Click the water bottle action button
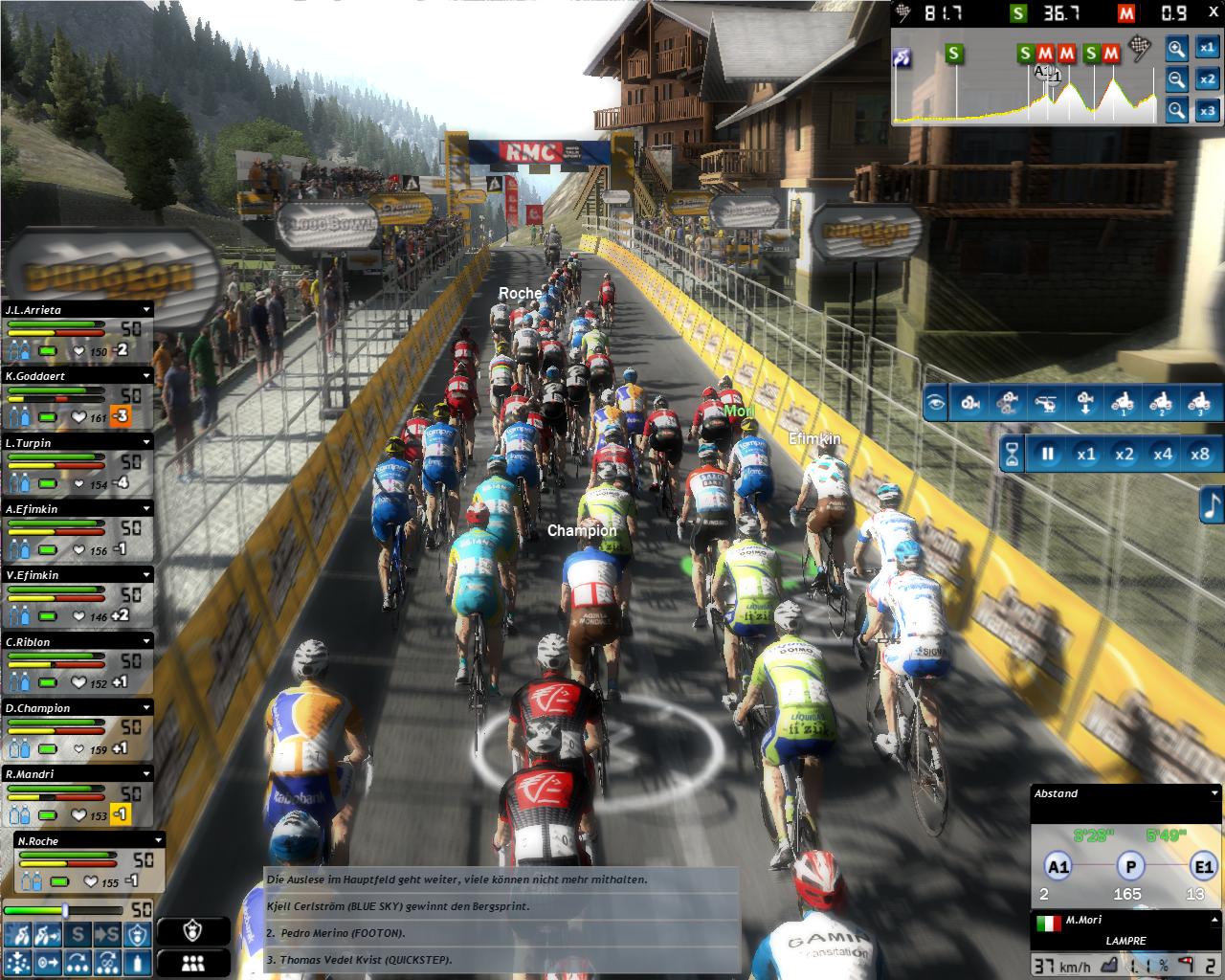1225x980 pixels. [140, 961]
